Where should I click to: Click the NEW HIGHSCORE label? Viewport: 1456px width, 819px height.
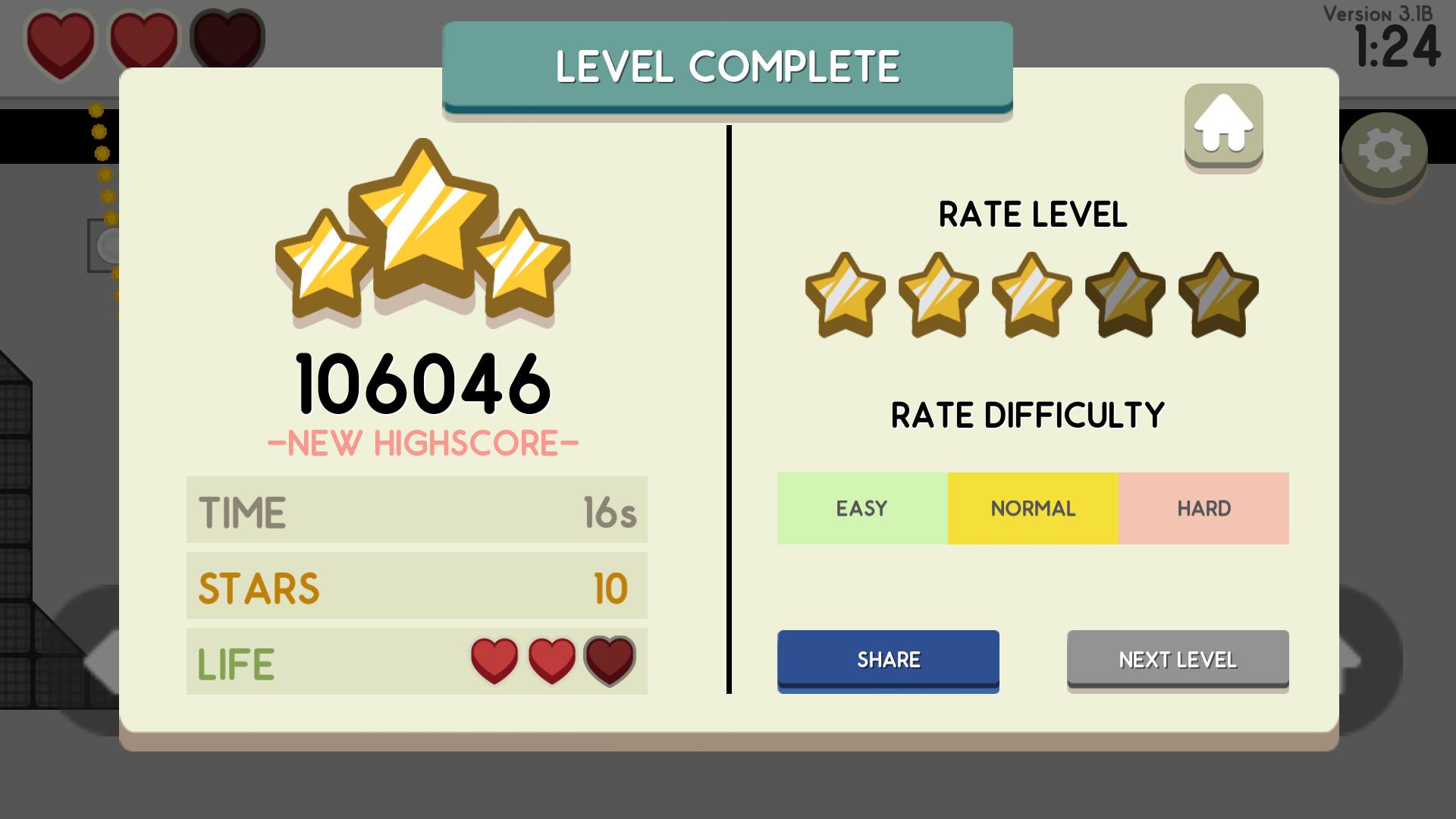tap(422, 441)
